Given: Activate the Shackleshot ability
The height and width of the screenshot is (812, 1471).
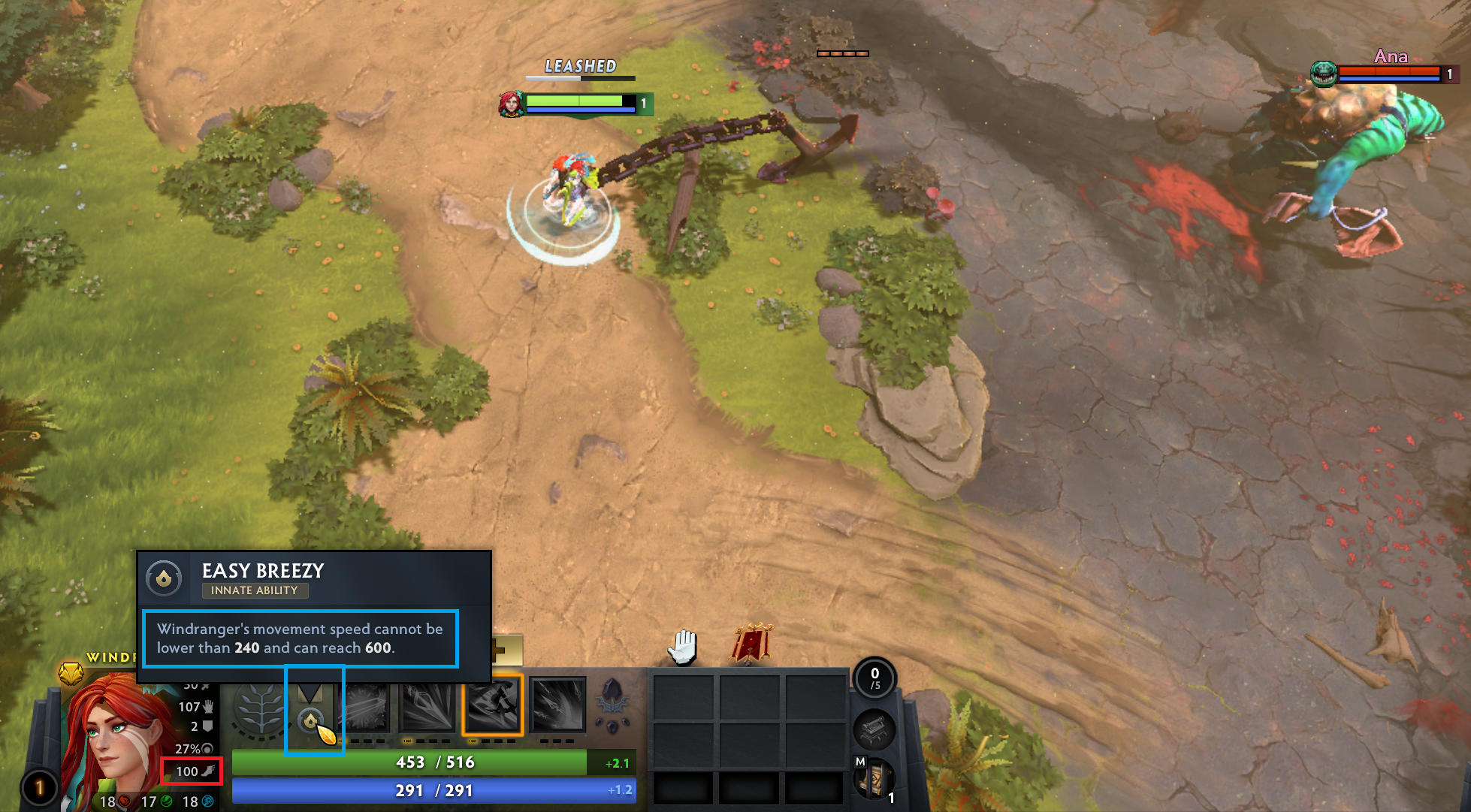Looking at the screenshot, I should click(367, 706).
